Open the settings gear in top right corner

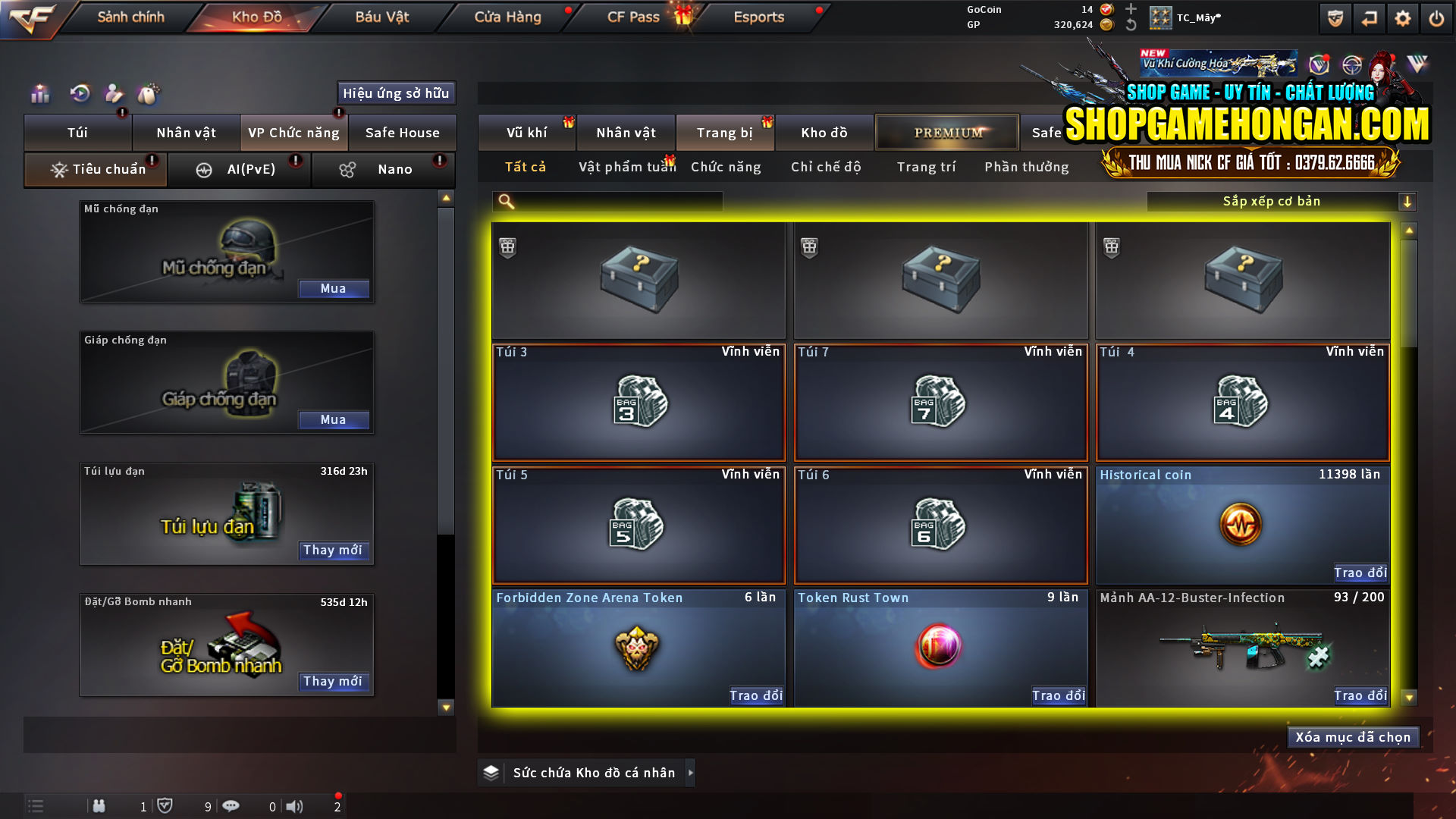(1404, 17)
